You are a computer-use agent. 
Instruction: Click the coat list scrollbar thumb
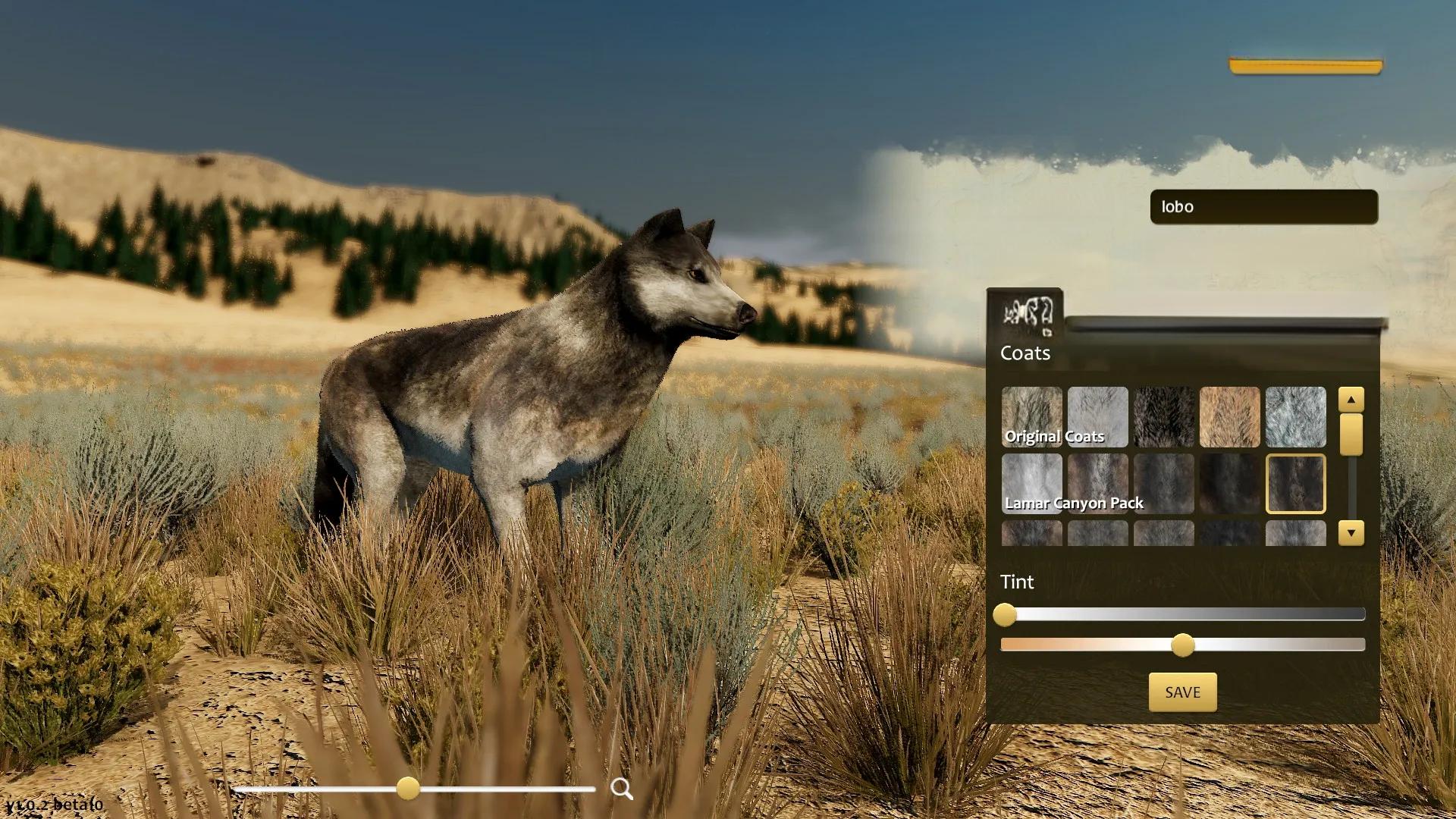coord(1351,435)
